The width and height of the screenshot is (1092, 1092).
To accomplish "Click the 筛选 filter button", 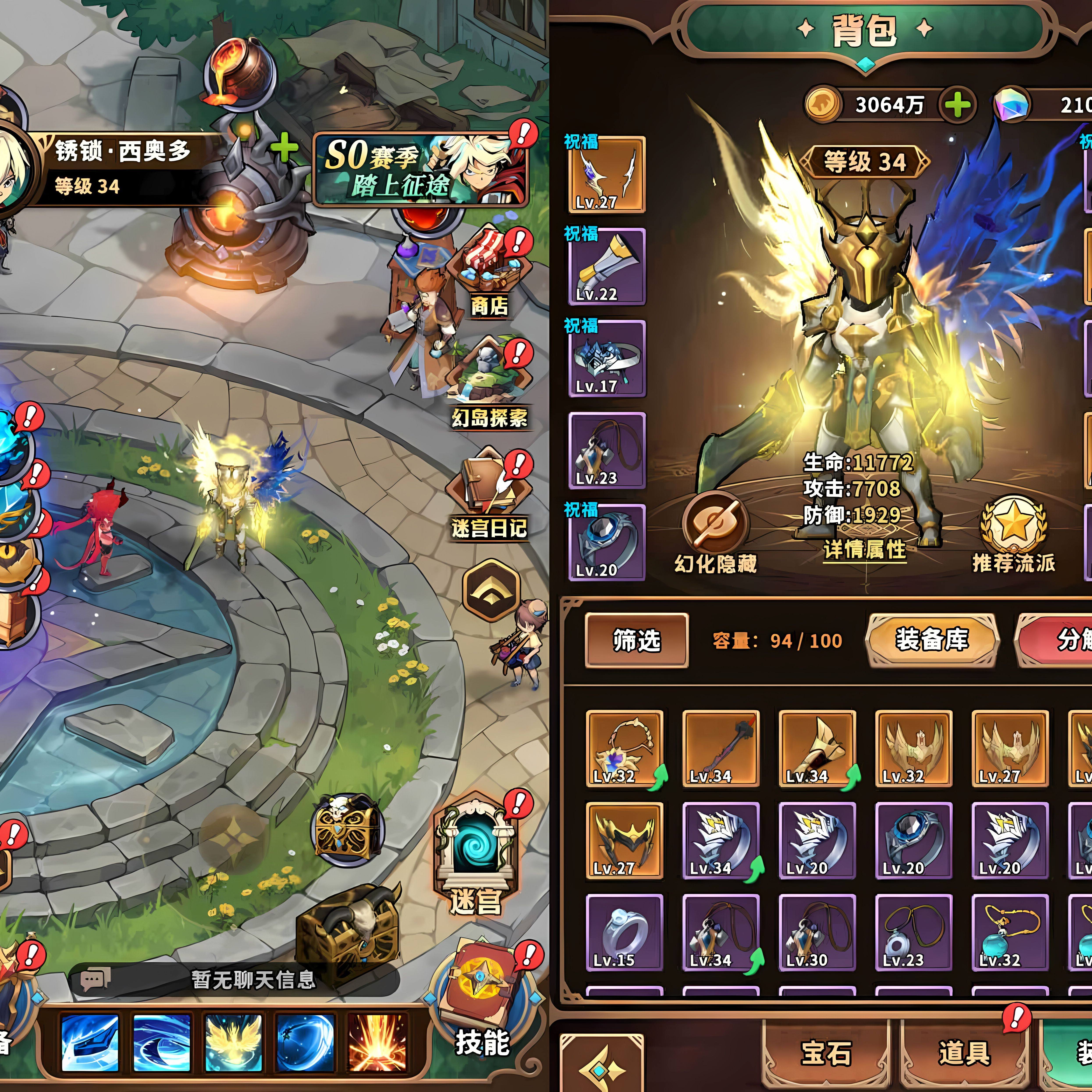I will click(636, 640).
